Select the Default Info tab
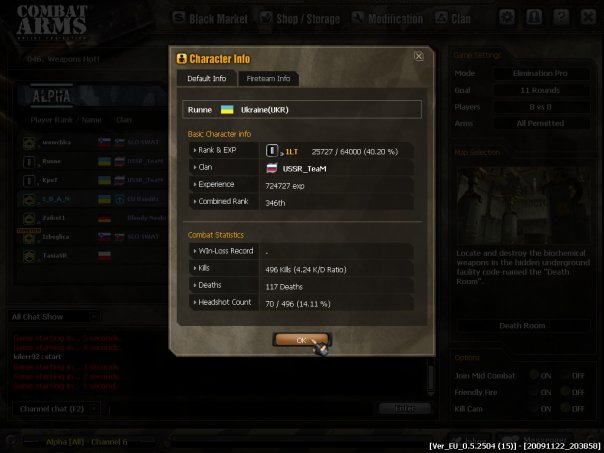Viewport: 604px width, 453px height. point(207,78)
